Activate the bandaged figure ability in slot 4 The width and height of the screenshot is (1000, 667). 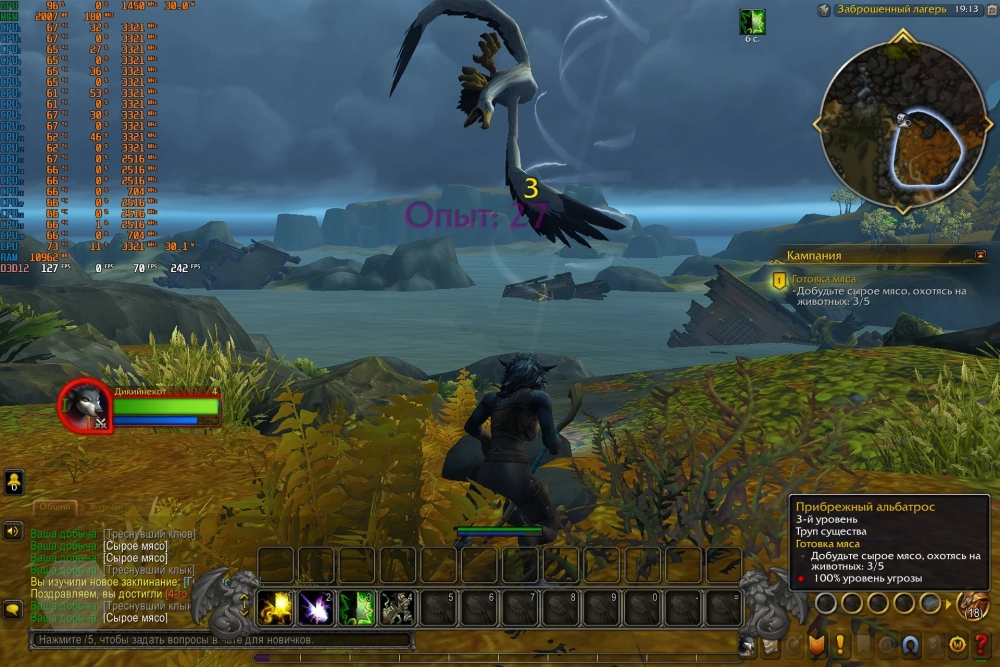click(397, 607)
